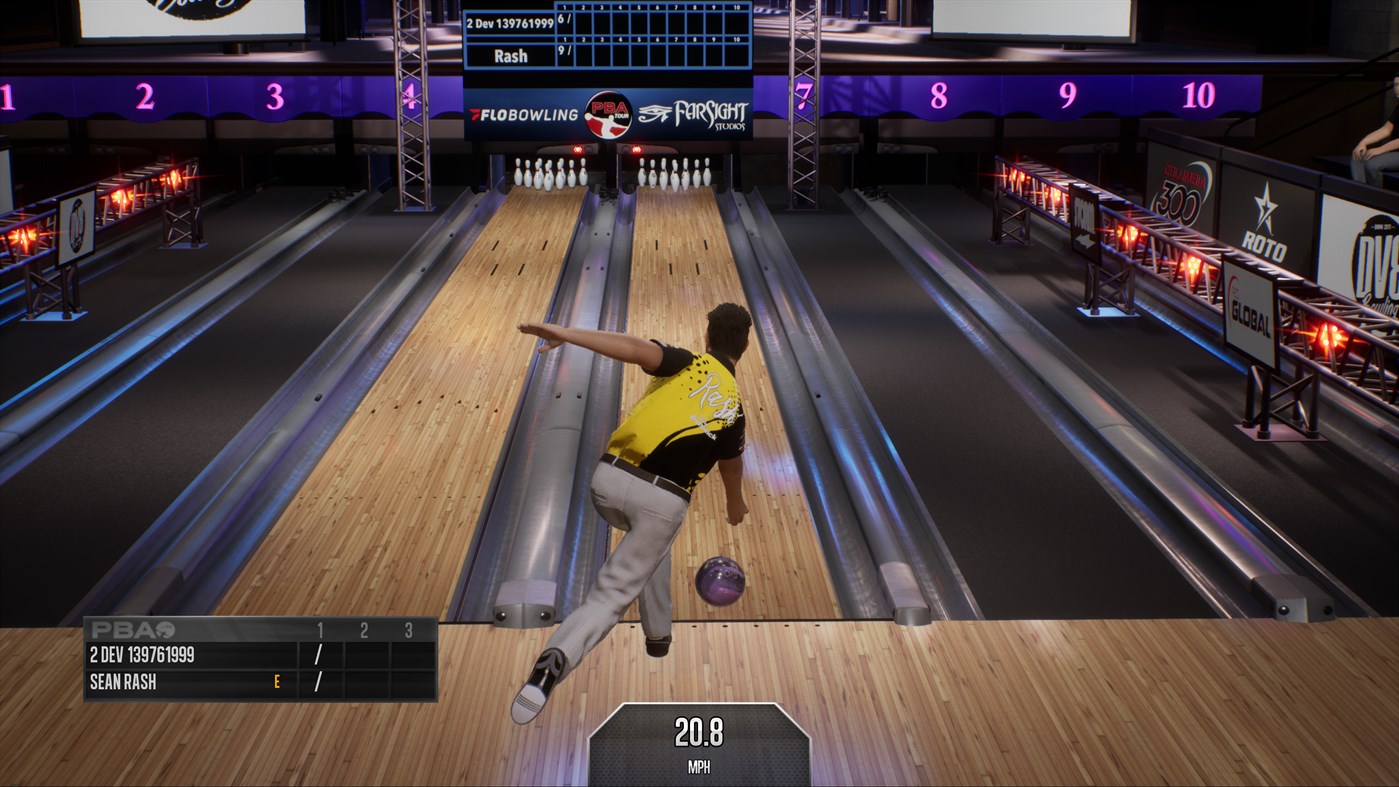This screenshot has width=1399, height=787.
Task: Click the Rash row on the overhead scoreboard
Action: (511, 55)
